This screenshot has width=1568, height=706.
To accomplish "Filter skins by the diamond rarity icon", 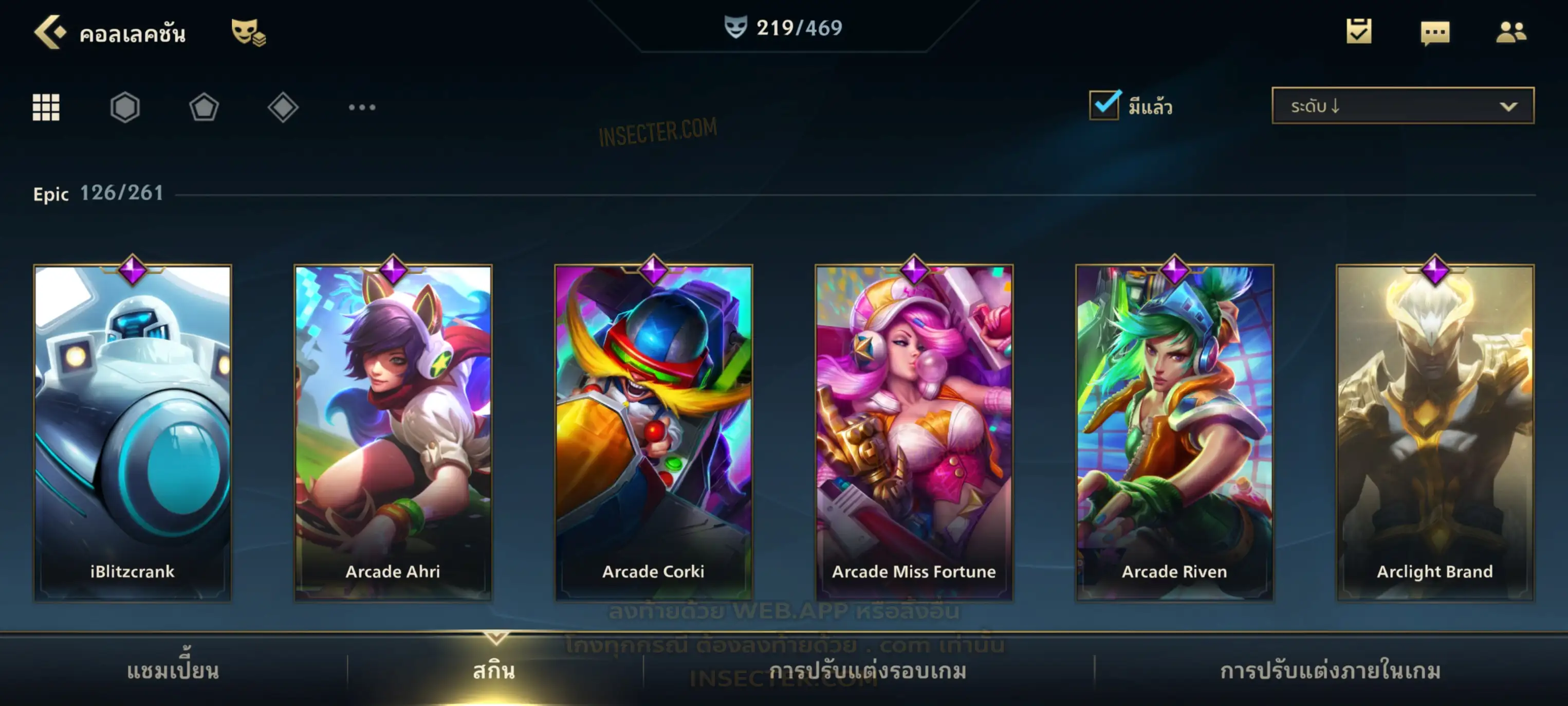I will [283, 107].
